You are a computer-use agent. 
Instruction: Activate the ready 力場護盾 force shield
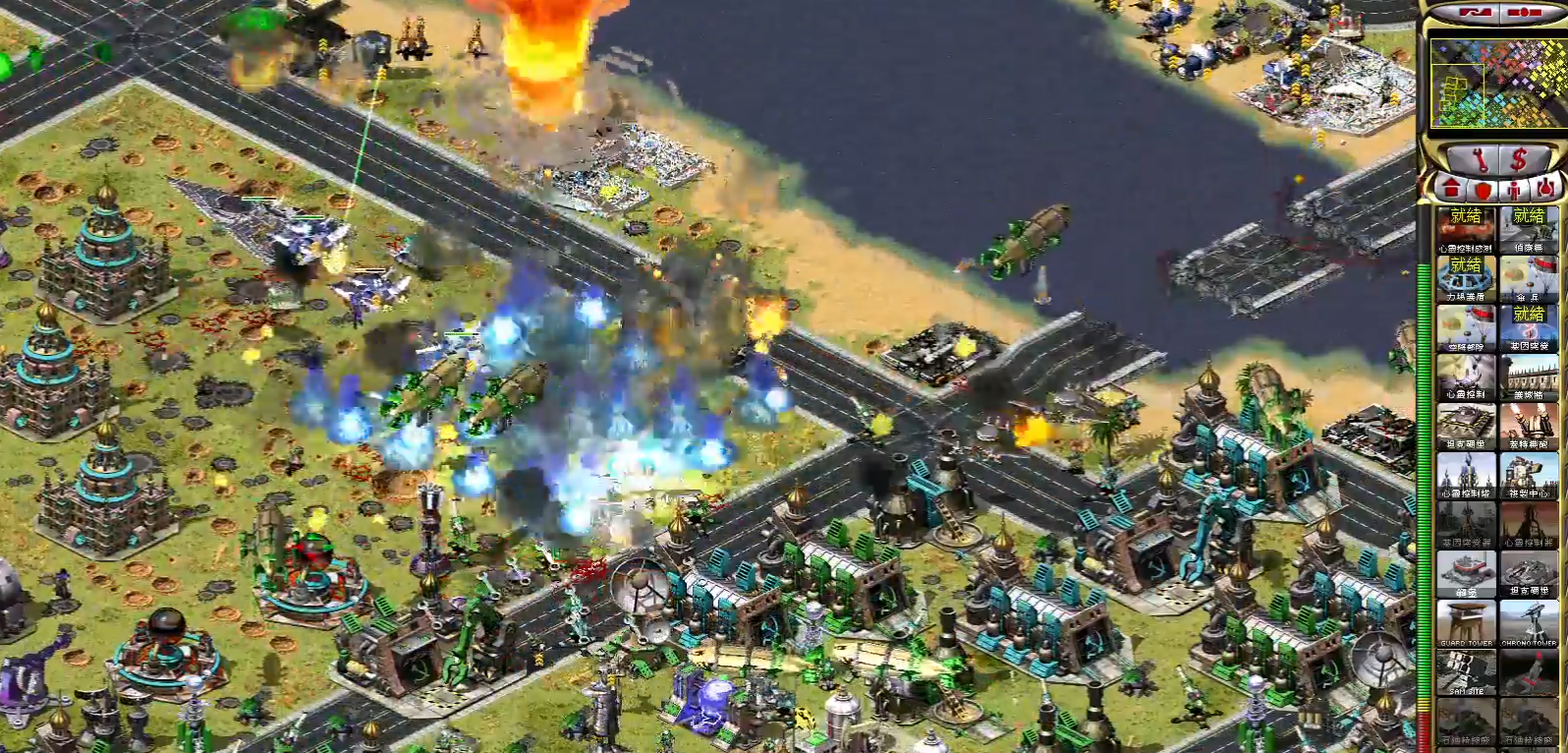[1466, 278]
